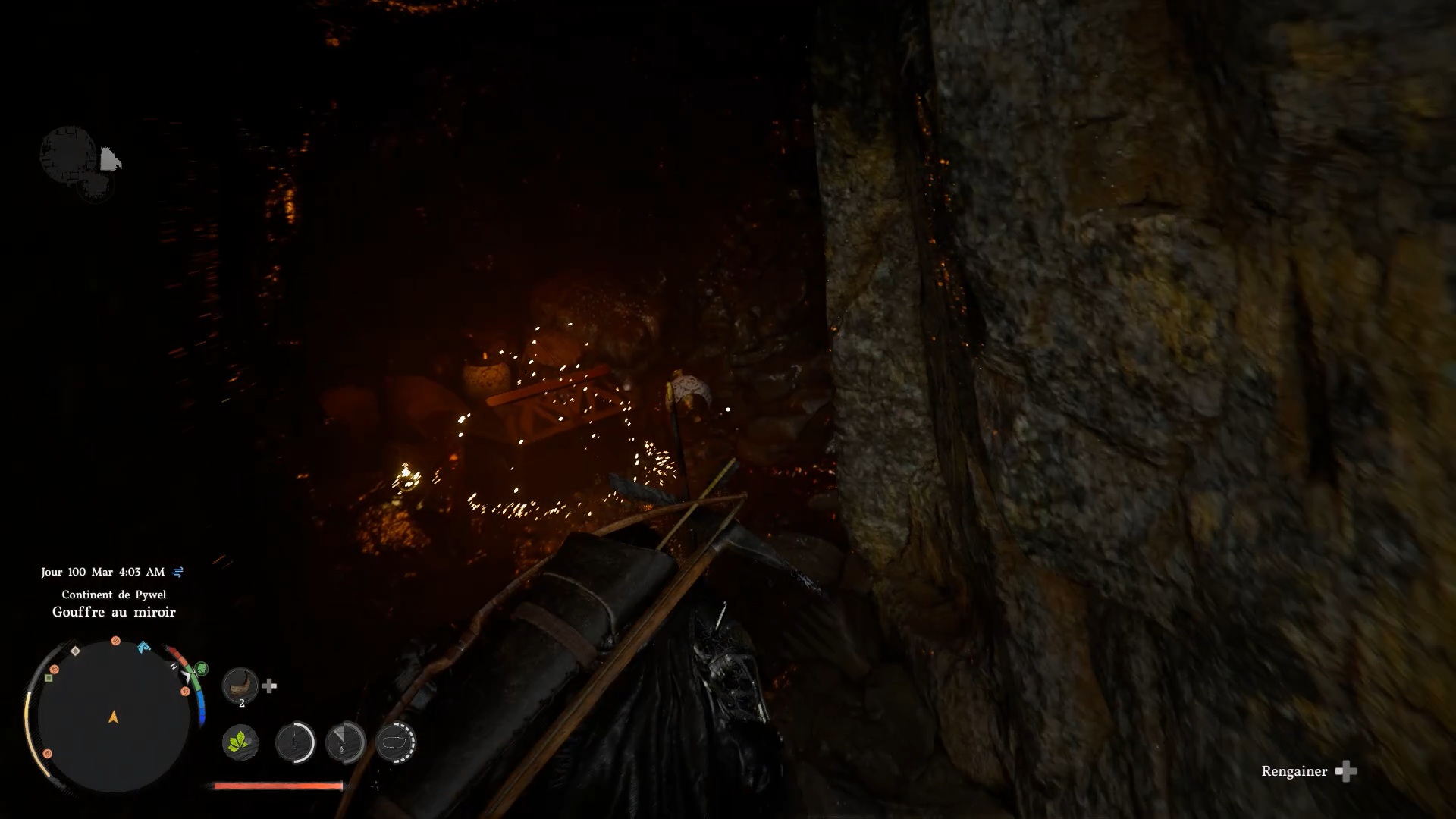Click the white shard icon beside faded emblem
The width and height of the screenshot is (1456, 819).
[110, 159]
